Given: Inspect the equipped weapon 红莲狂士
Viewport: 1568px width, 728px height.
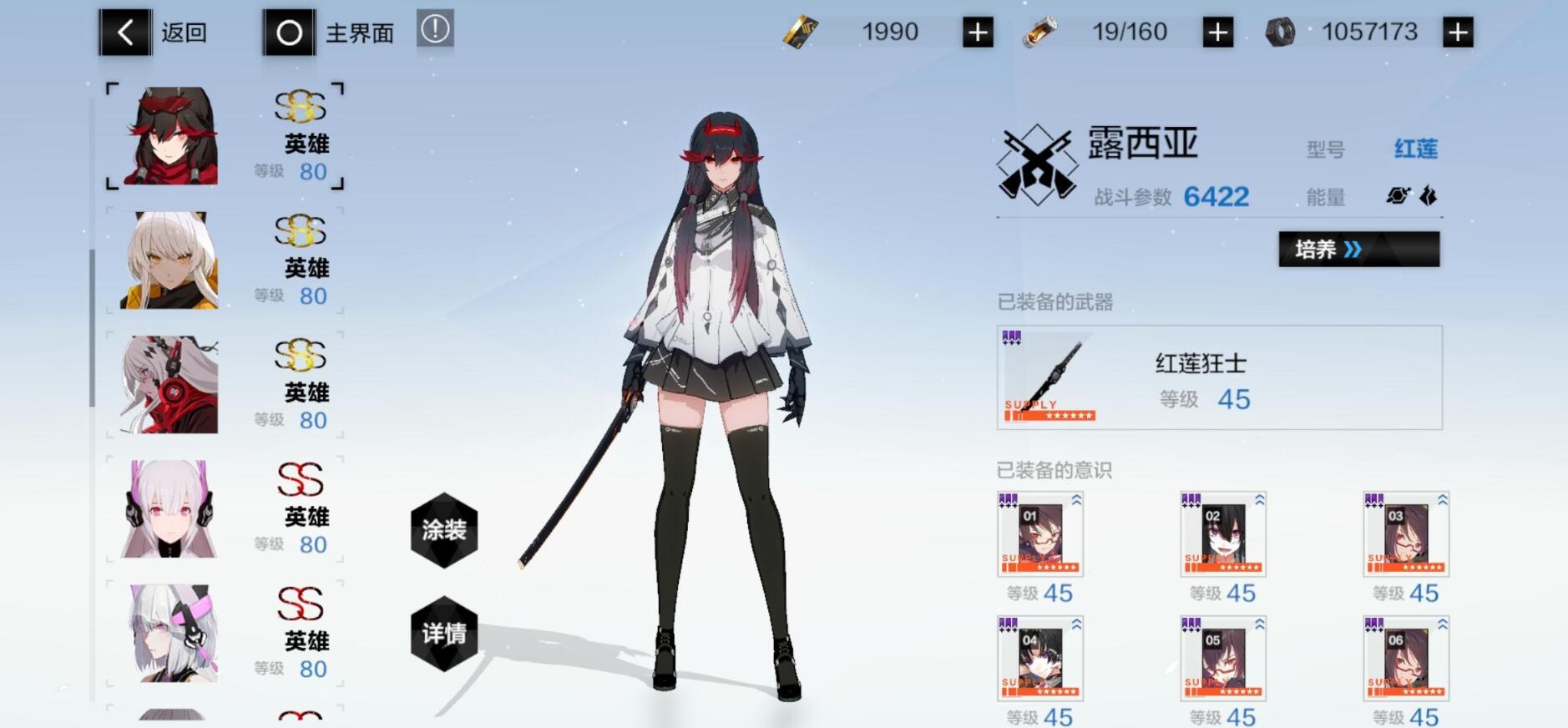Looking at the screenshot, I should point(1219,377).
